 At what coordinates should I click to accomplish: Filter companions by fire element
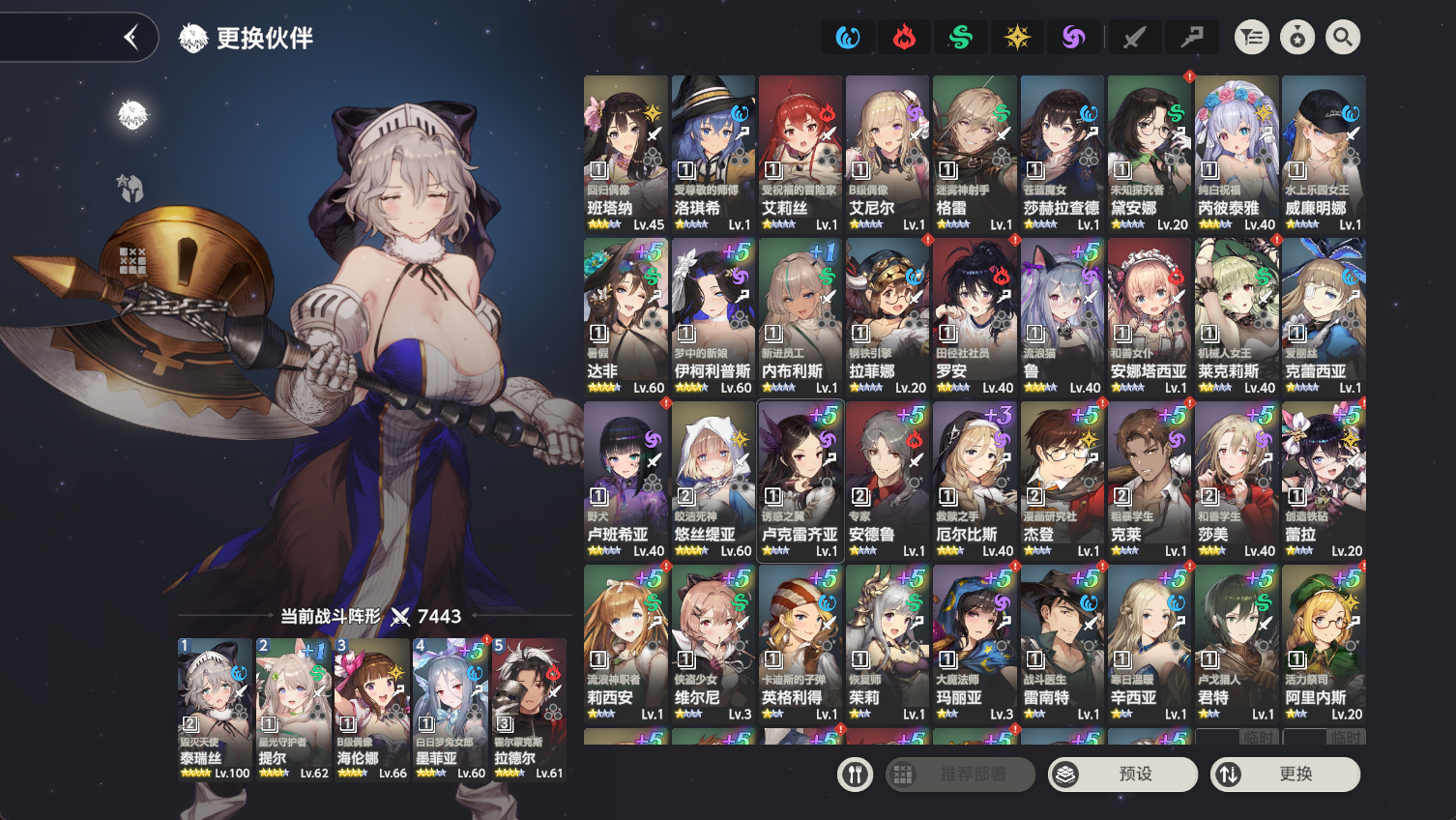[904, 38]
